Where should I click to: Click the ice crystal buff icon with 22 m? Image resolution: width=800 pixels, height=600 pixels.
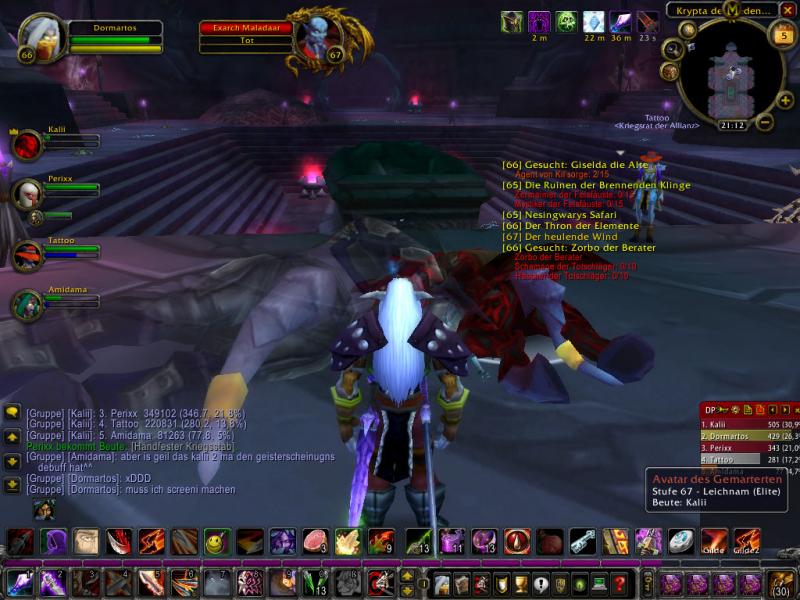(x=594, y=22)
